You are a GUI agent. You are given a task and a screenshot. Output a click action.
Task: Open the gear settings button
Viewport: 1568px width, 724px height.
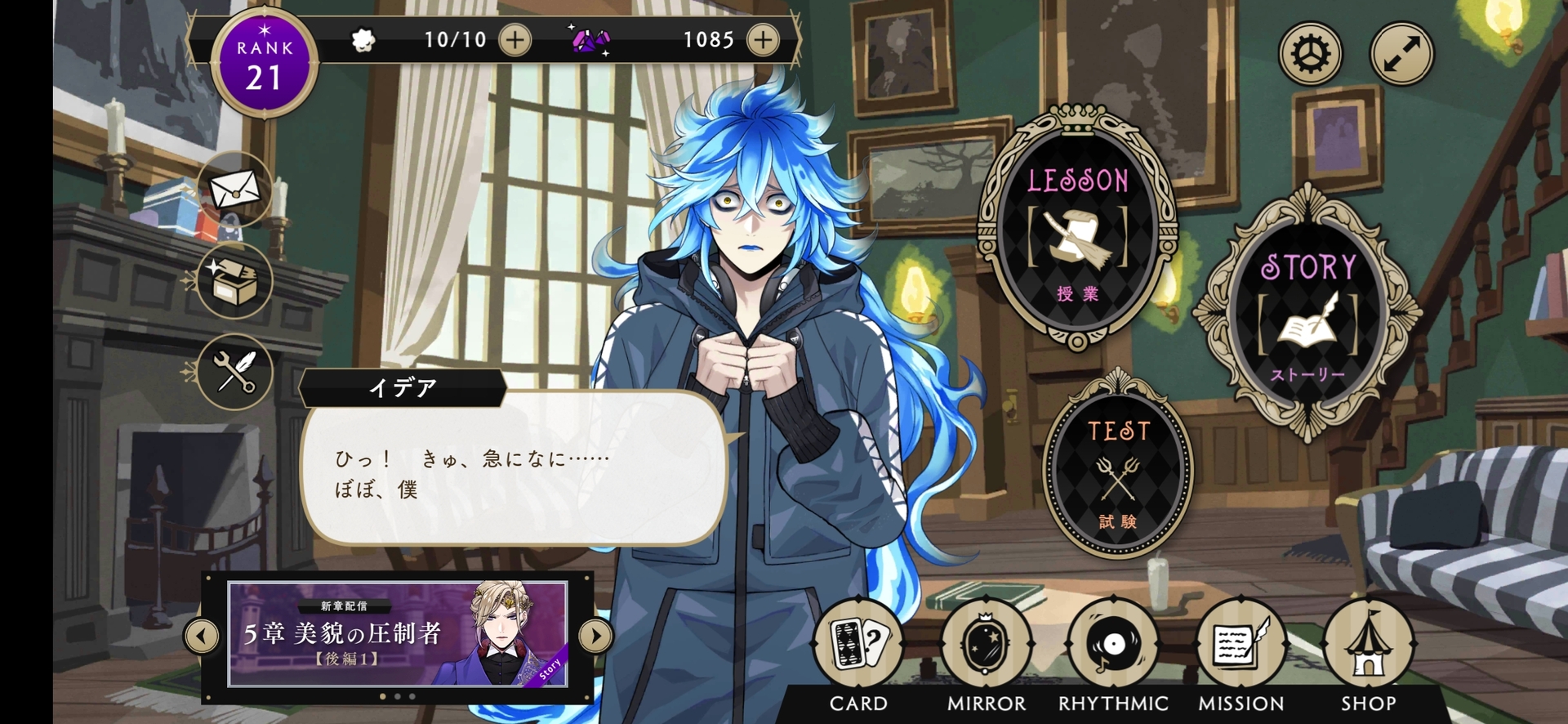[x=1310, y=54]
